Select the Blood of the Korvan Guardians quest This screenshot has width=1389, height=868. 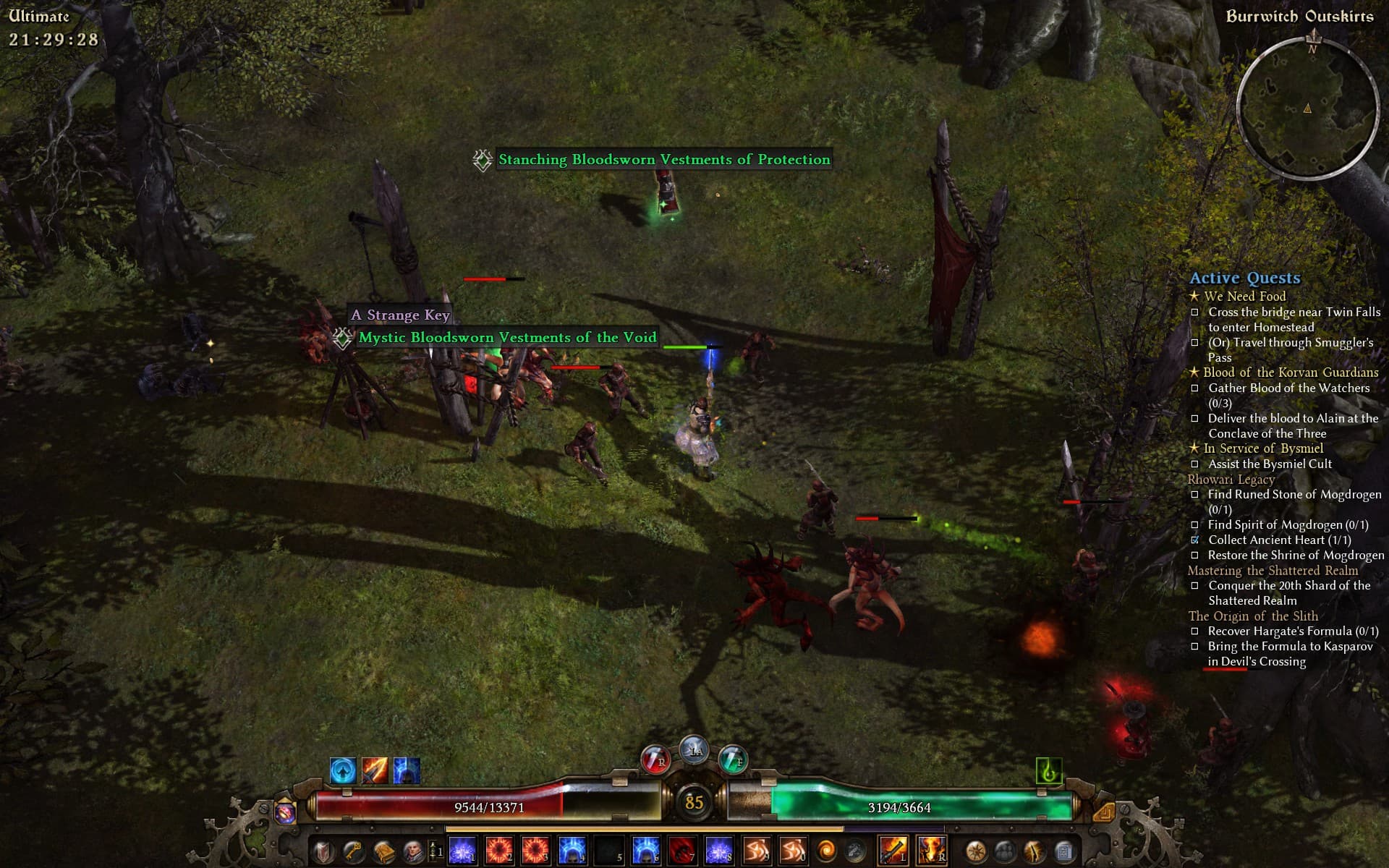[x=1290, y=373]
